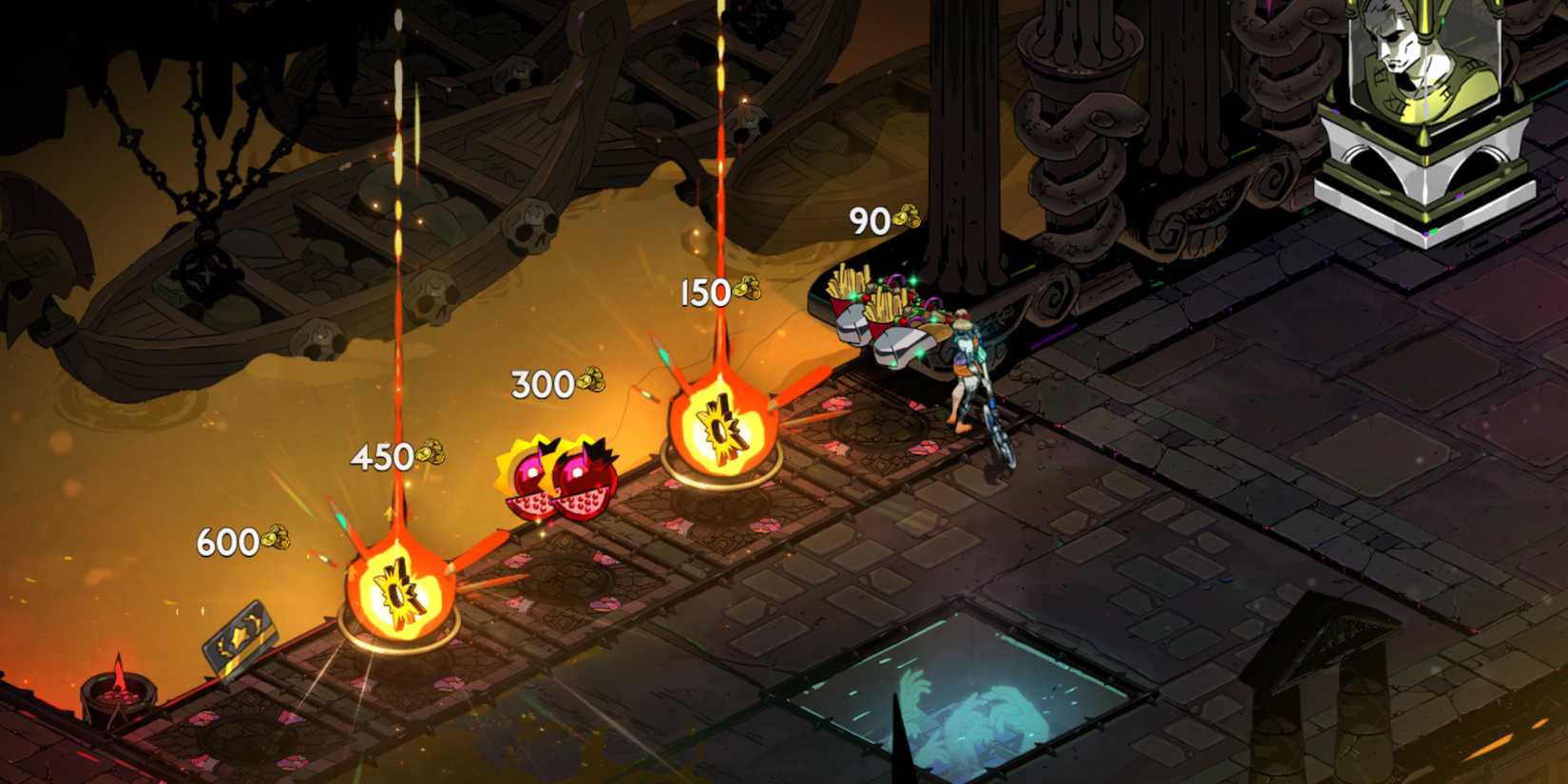Image resolution: width=1568 pixels, height=784 pixels.
Task: Click the coin icon next to 300
Action: tap(589, 382)
